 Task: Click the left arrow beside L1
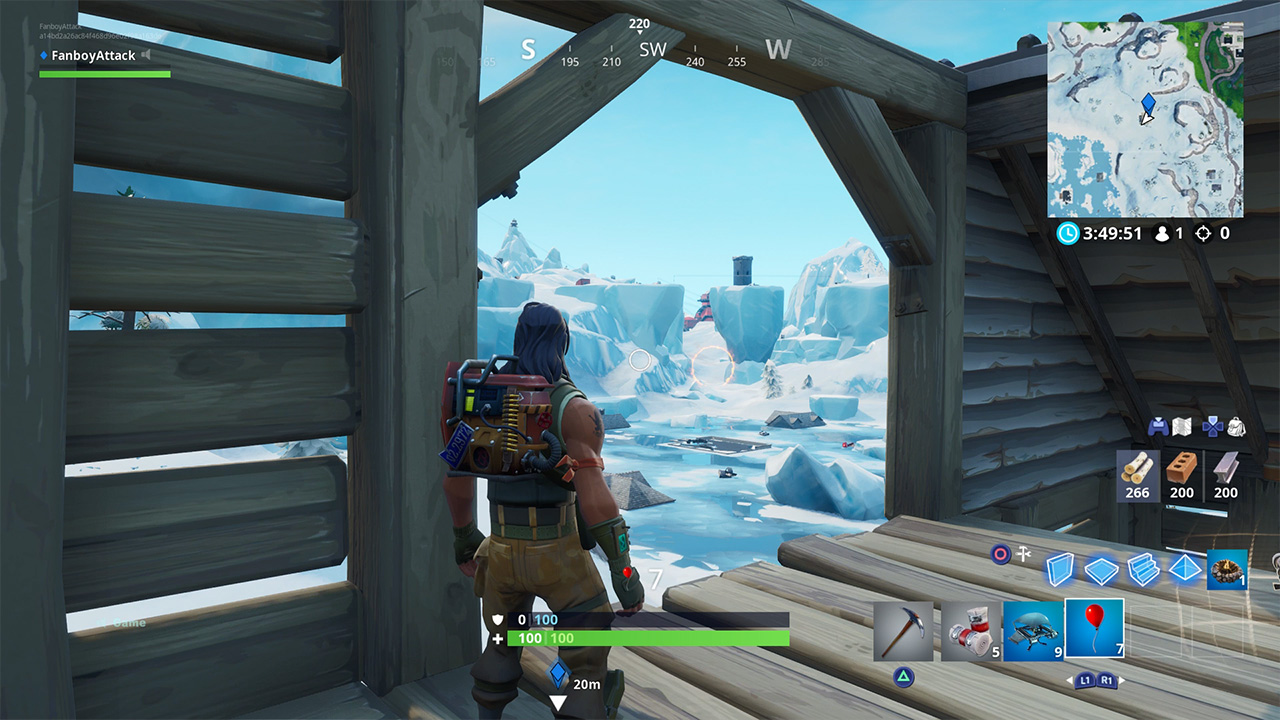(1070, 680)
